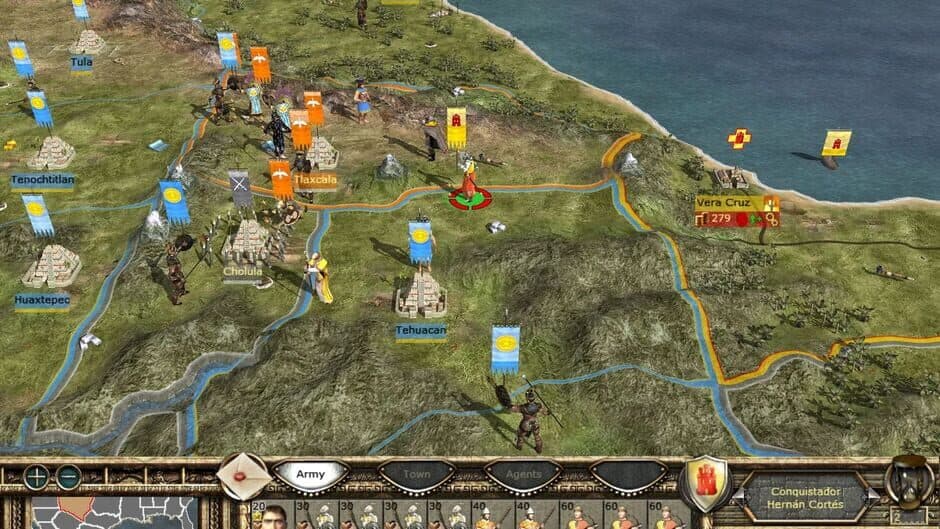Select the Cholula settlement label
The width and height of the screenshot is (940, 529).
[243, 271]
